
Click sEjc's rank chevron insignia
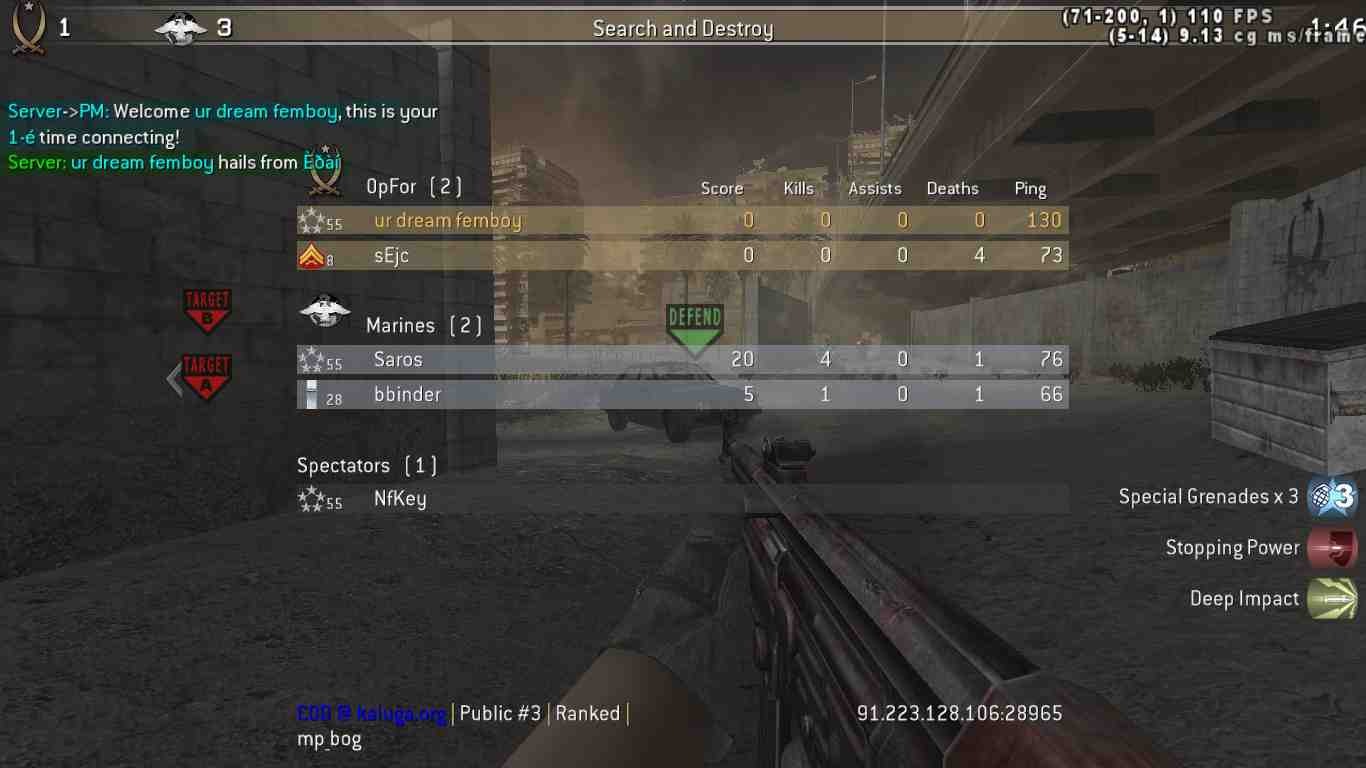[310, 255]
